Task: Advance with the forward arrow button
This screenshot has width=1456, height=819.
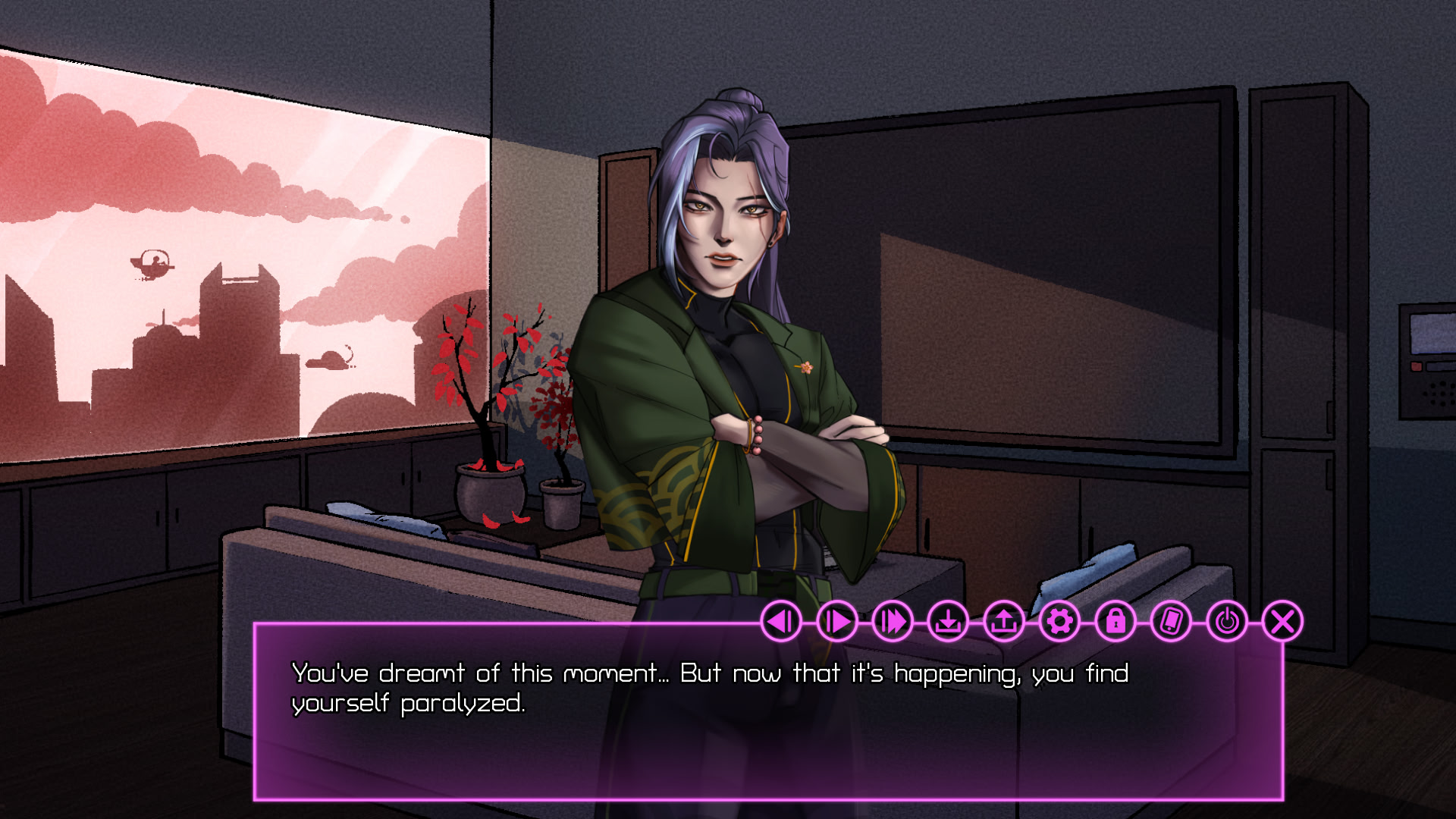Action: coord(837,622)
